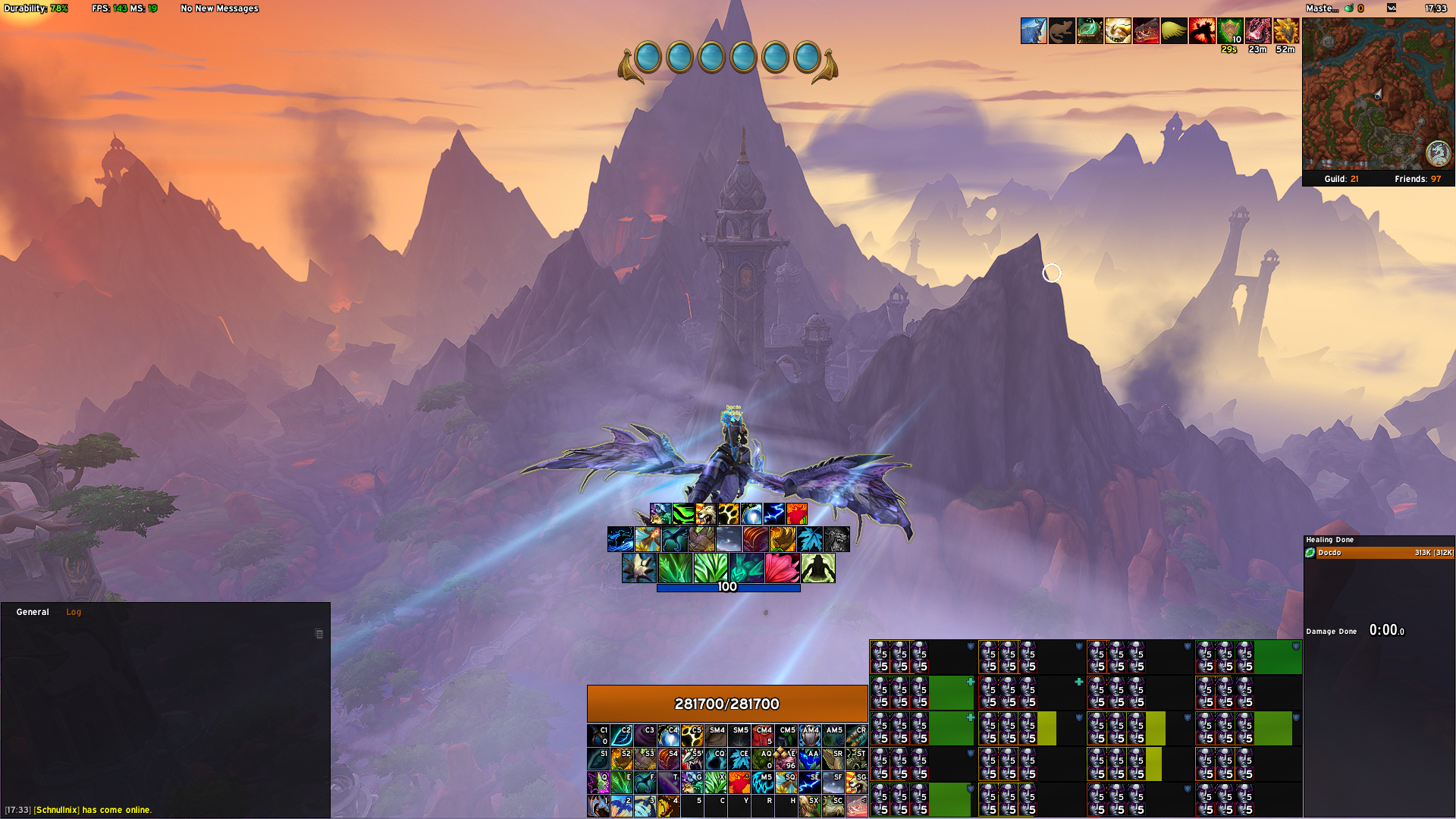
Task: Click the Durability readout in the top bar
Action: click(36, 8)
